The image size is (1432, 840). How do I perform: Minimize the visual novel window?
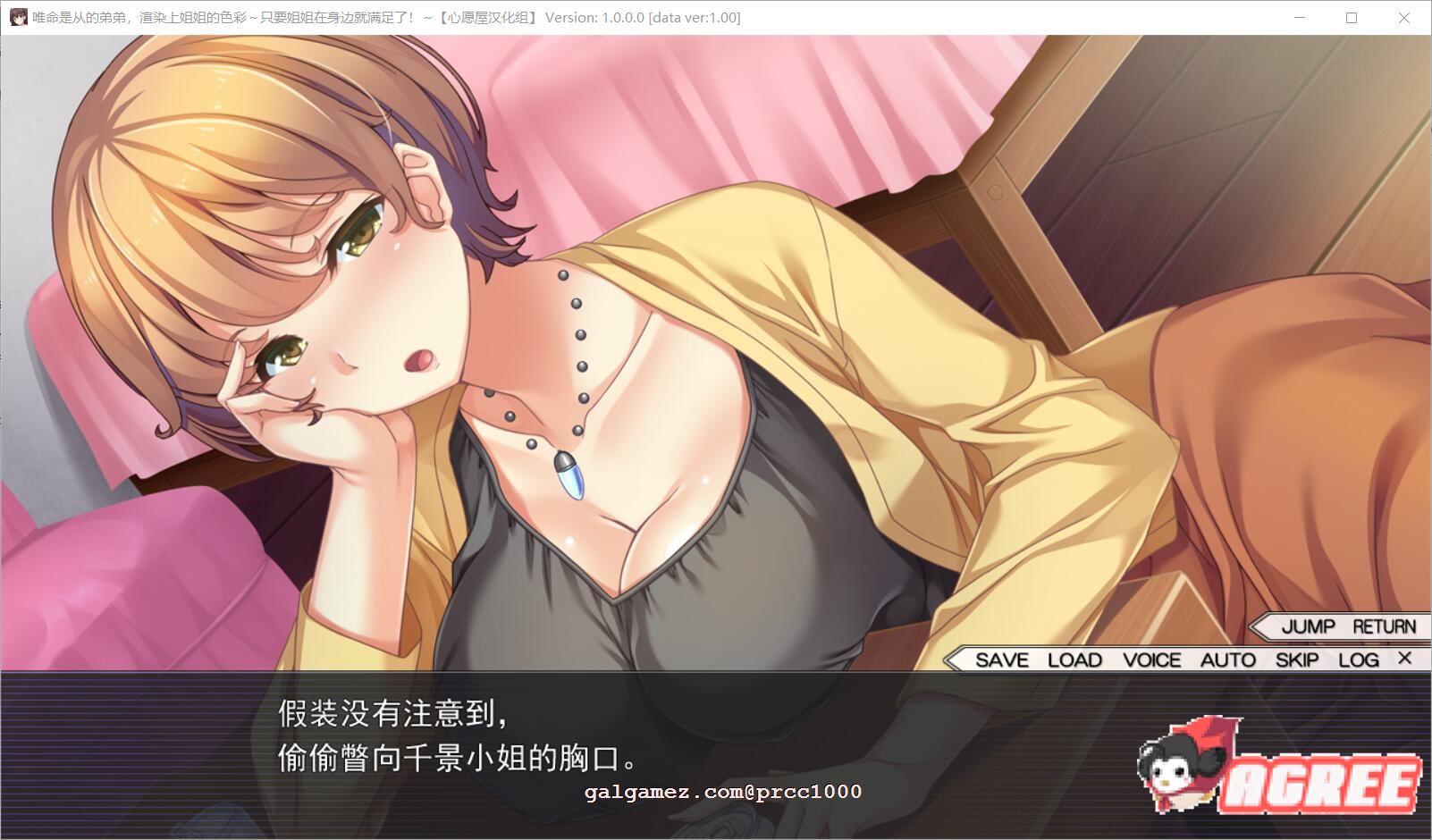(x=1300, y=17)
